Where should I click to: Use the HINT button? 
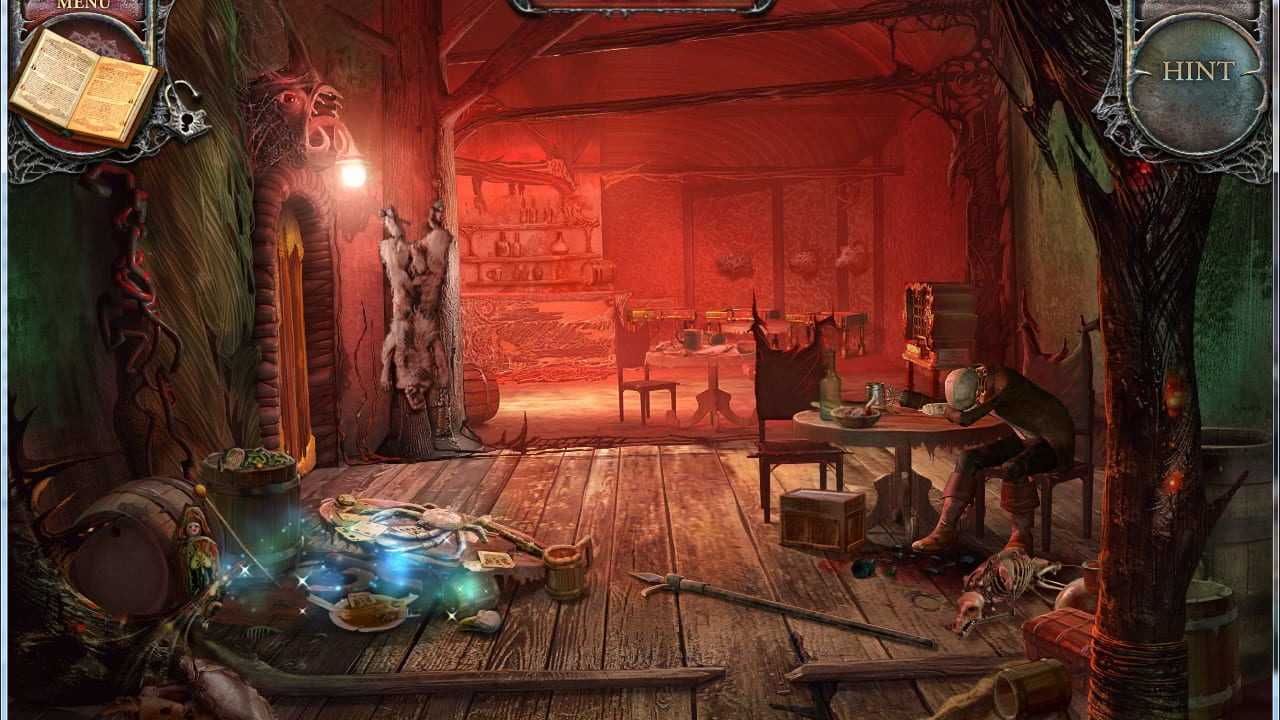coord(1198,72)
